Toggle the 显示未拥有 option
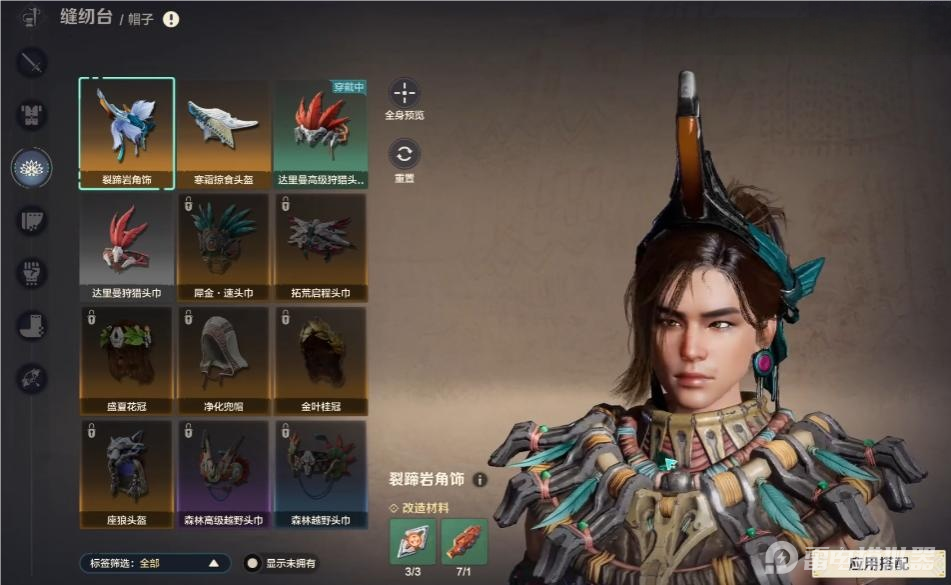This screenshot has width=951, height=585. [254, 563]
